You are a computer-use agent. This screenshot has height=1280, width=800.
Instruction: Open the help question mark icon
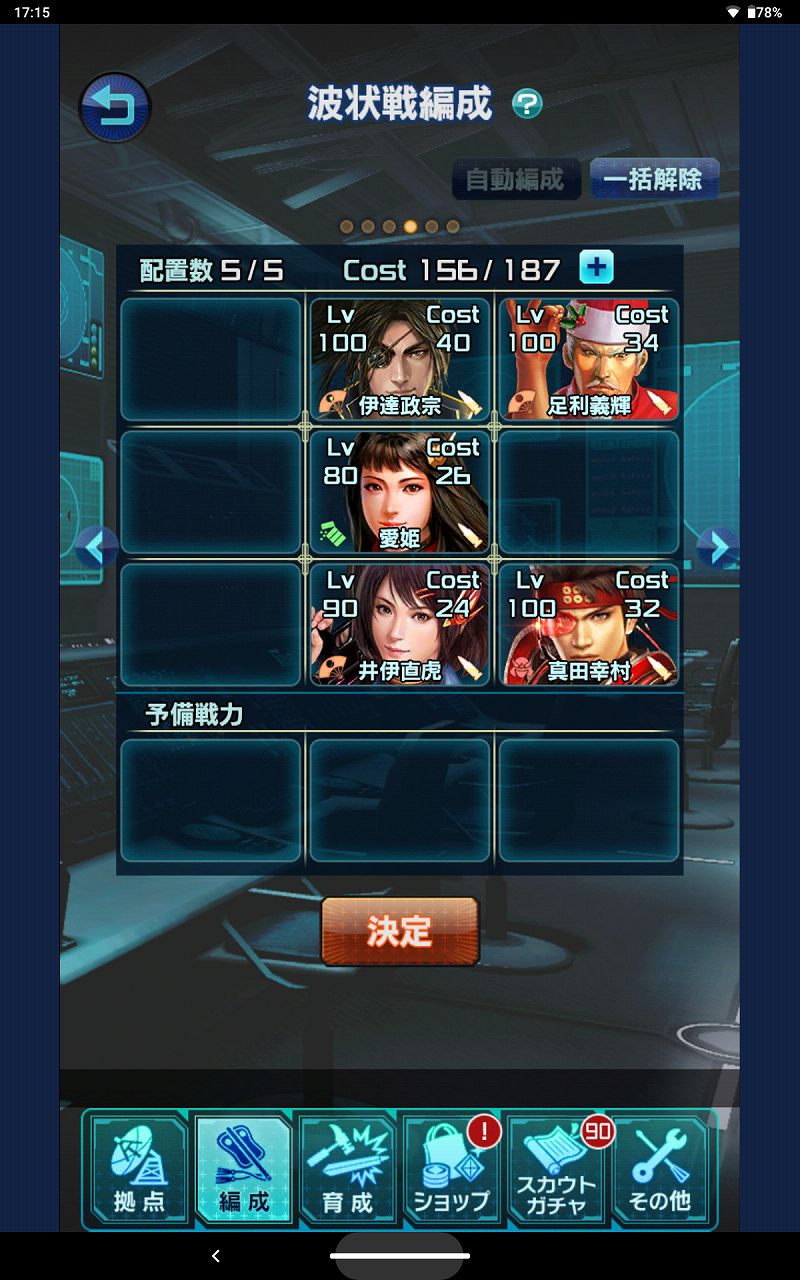(527, 104)
